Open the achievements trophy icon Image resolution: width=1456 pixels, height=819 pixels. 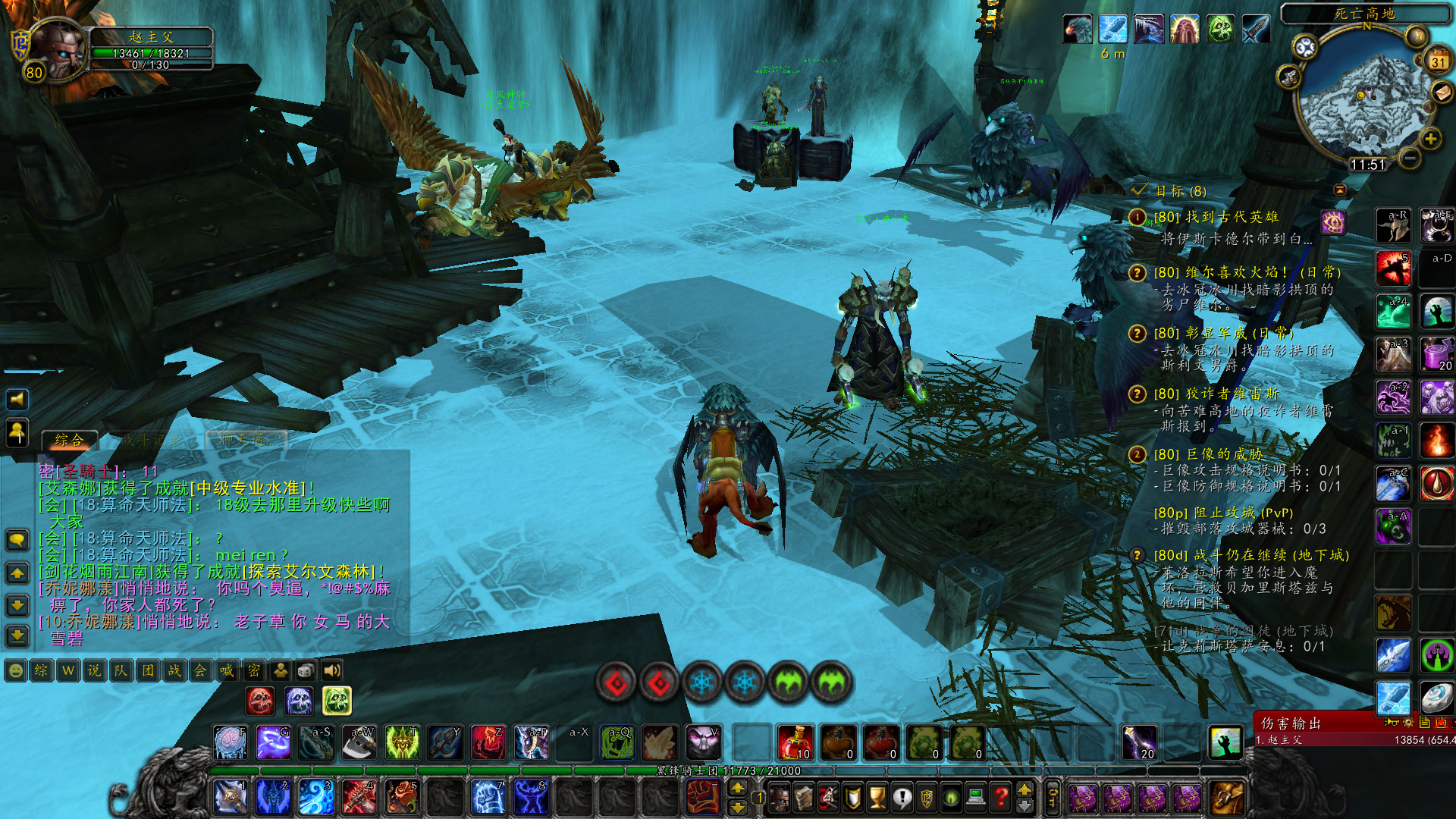click(x=877, y=797)
